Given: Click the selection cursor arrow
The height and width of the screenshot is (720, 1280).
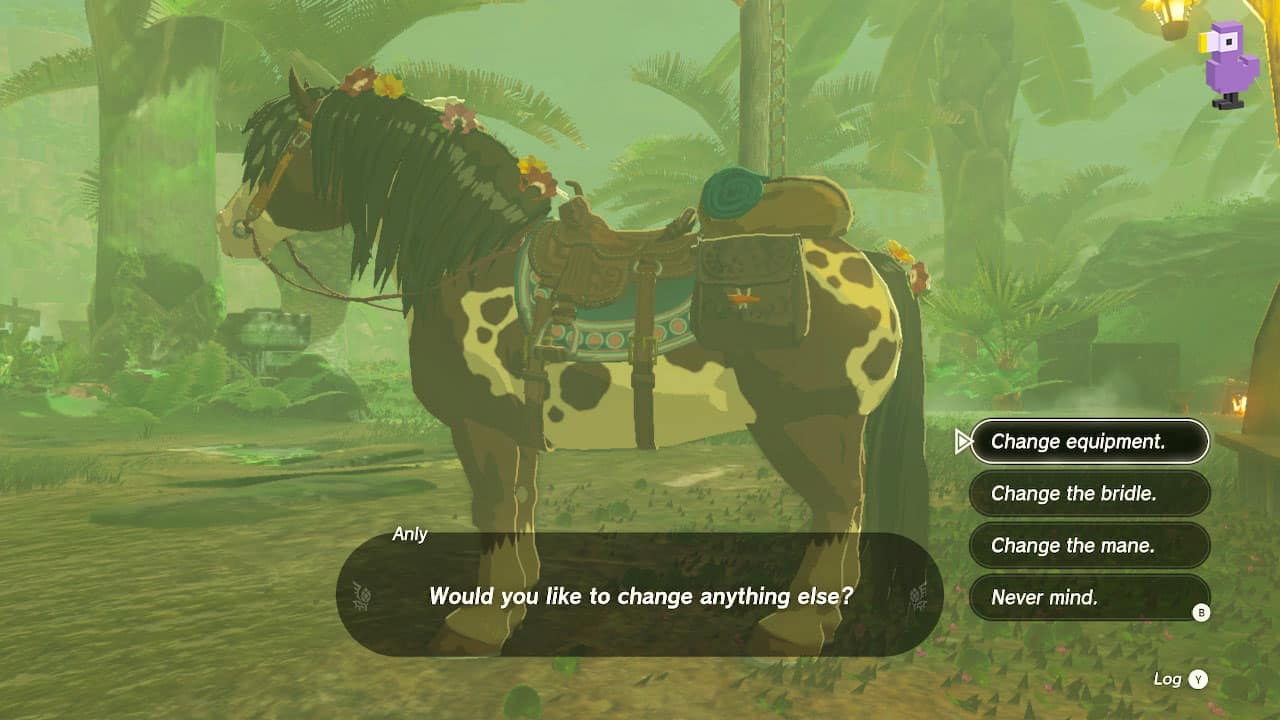Looking at the screenshot, I should click(962, 441).
